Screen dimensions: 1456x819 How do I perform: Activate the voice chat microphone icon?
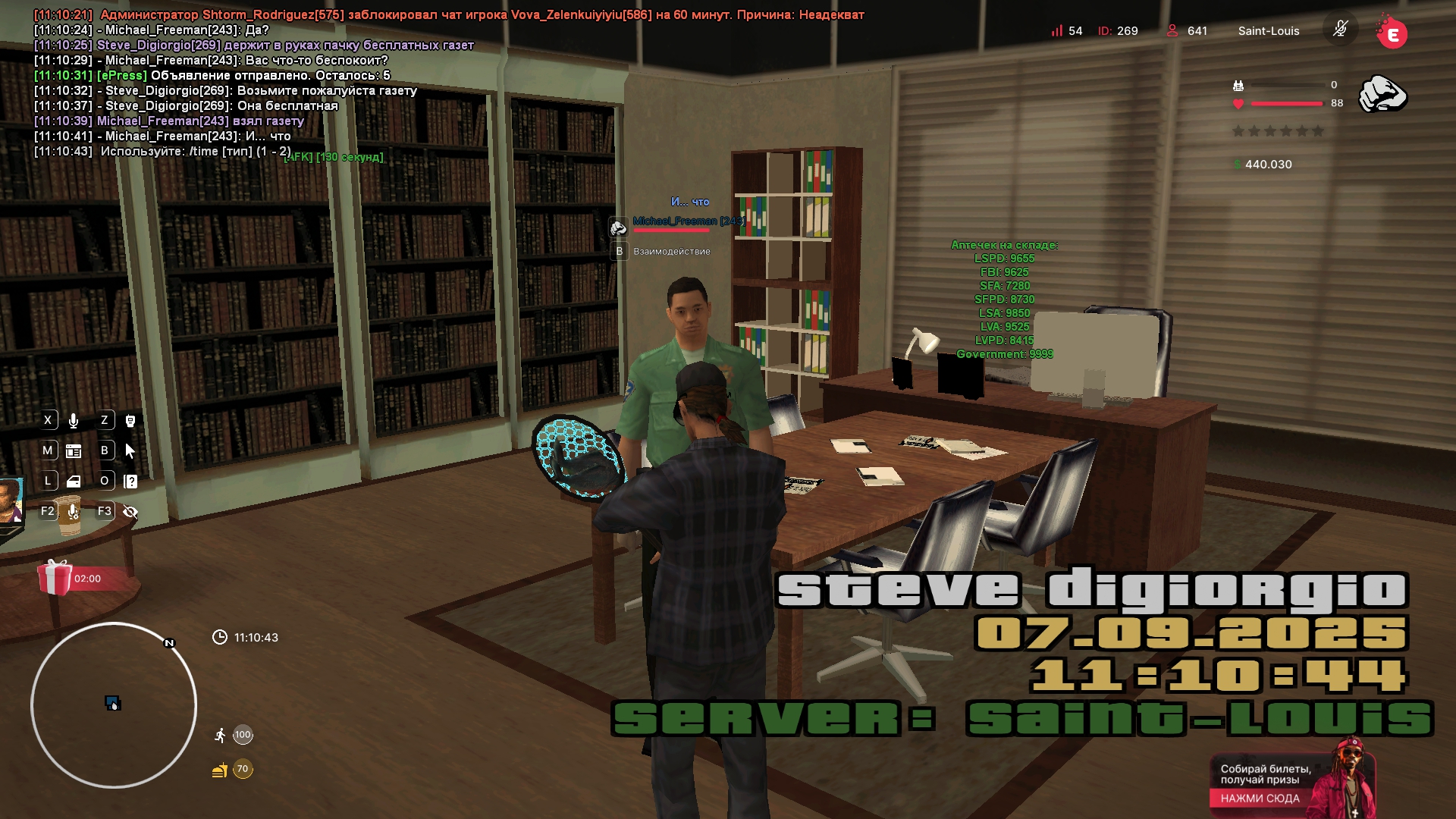(x=74, y=421)
